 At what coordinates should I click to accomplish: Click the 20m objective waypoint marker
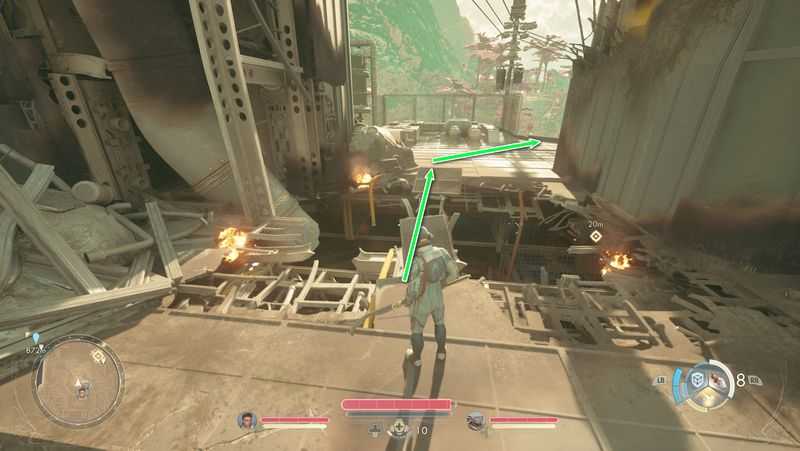(x=596, y=237)
